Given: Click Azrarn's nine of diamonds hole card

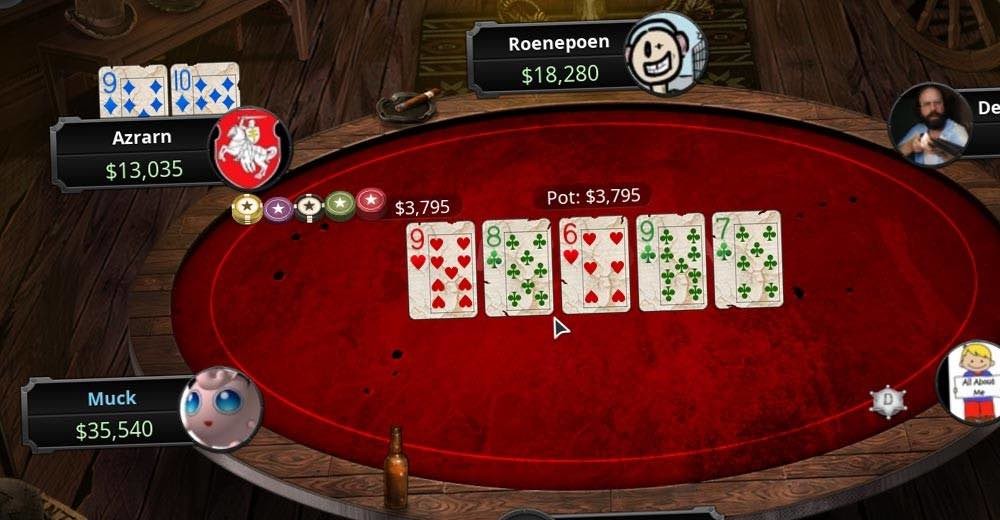Looking at the screenshot, I should pyautogui.click(x=132, y=91).
